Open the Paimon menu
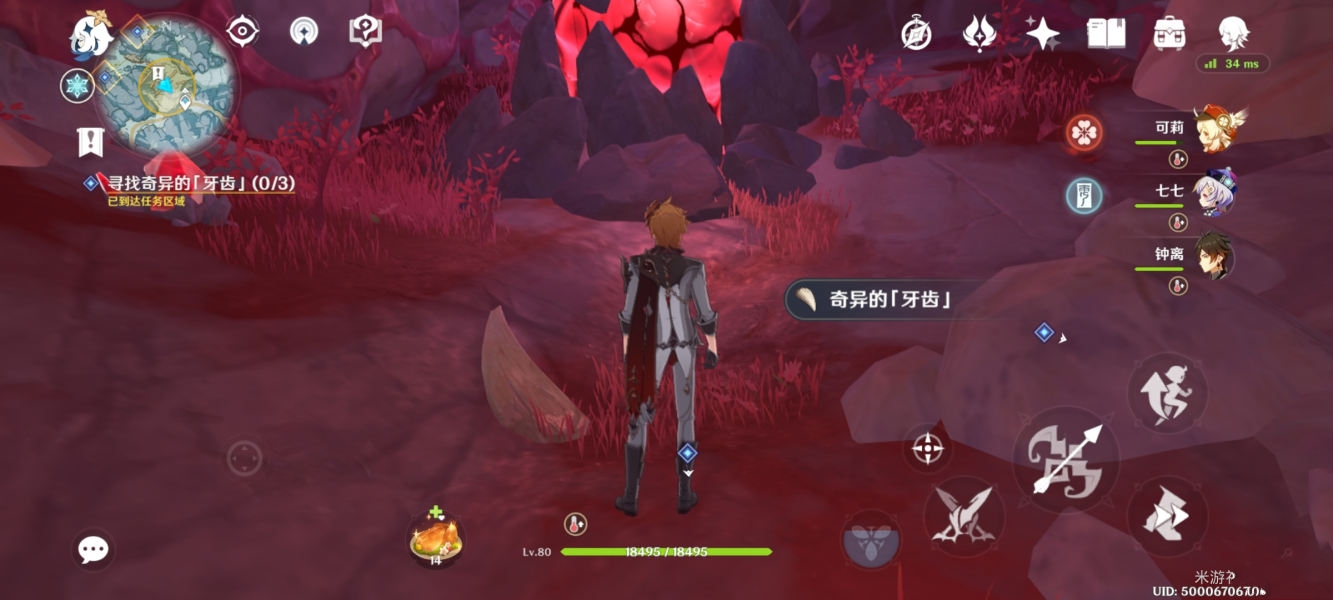 click(x=90, y=35)
